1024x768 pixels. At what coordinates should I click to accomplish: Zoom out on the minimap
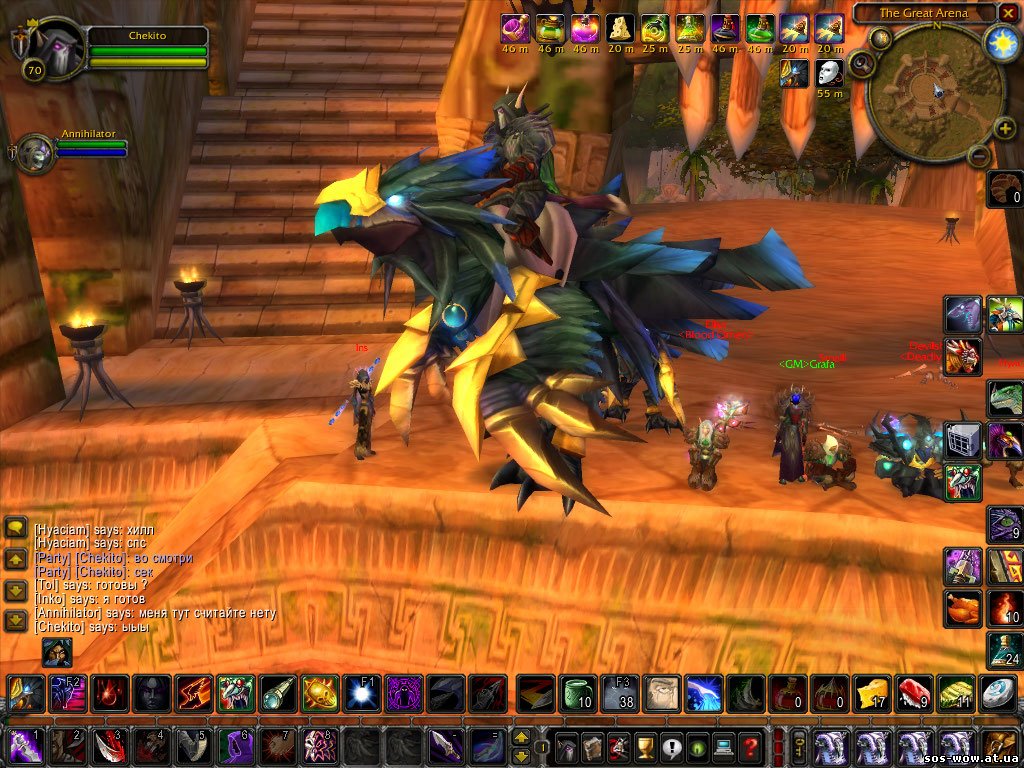[980, 156]
